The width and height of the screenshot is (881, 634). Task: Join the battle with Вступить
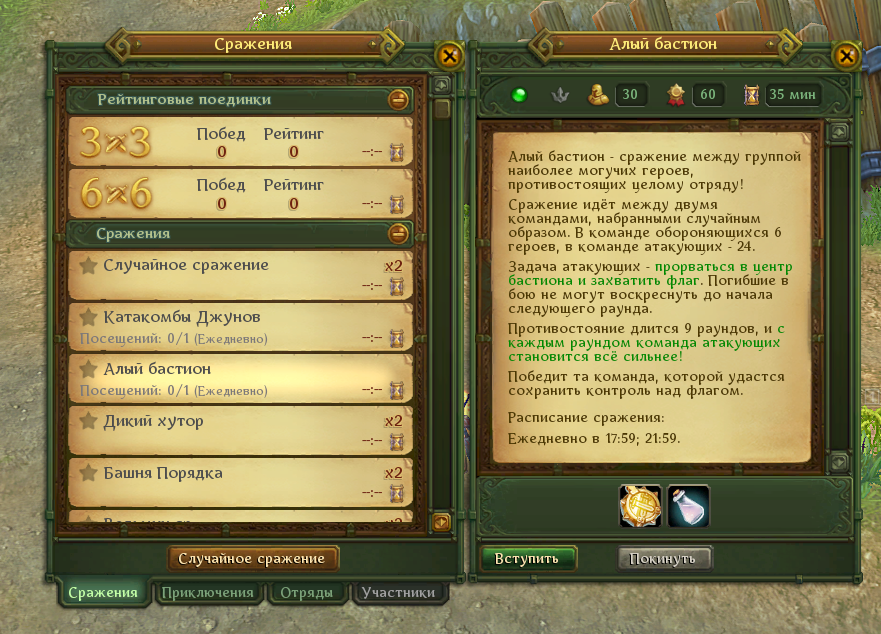527,558
